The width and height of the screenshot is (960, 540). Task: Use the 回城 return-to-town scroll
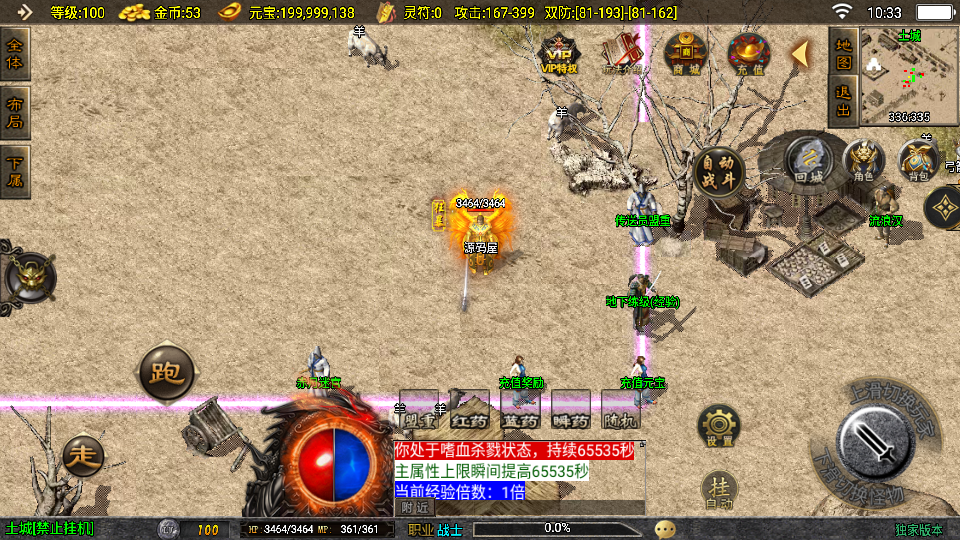pyautogui.click(x=807, y=161)
